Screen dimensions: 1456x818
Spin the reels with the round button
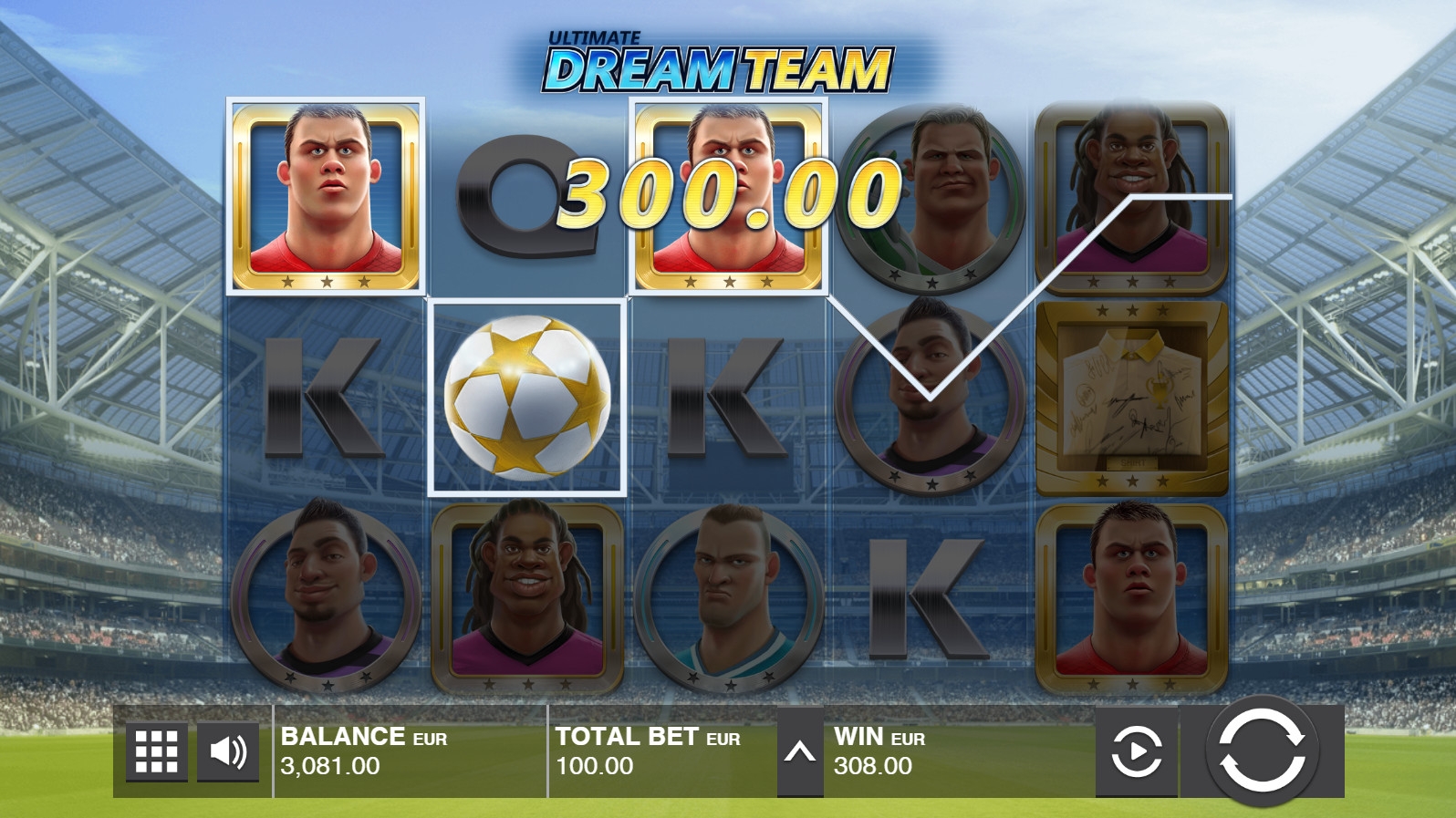coord(1262,751)
